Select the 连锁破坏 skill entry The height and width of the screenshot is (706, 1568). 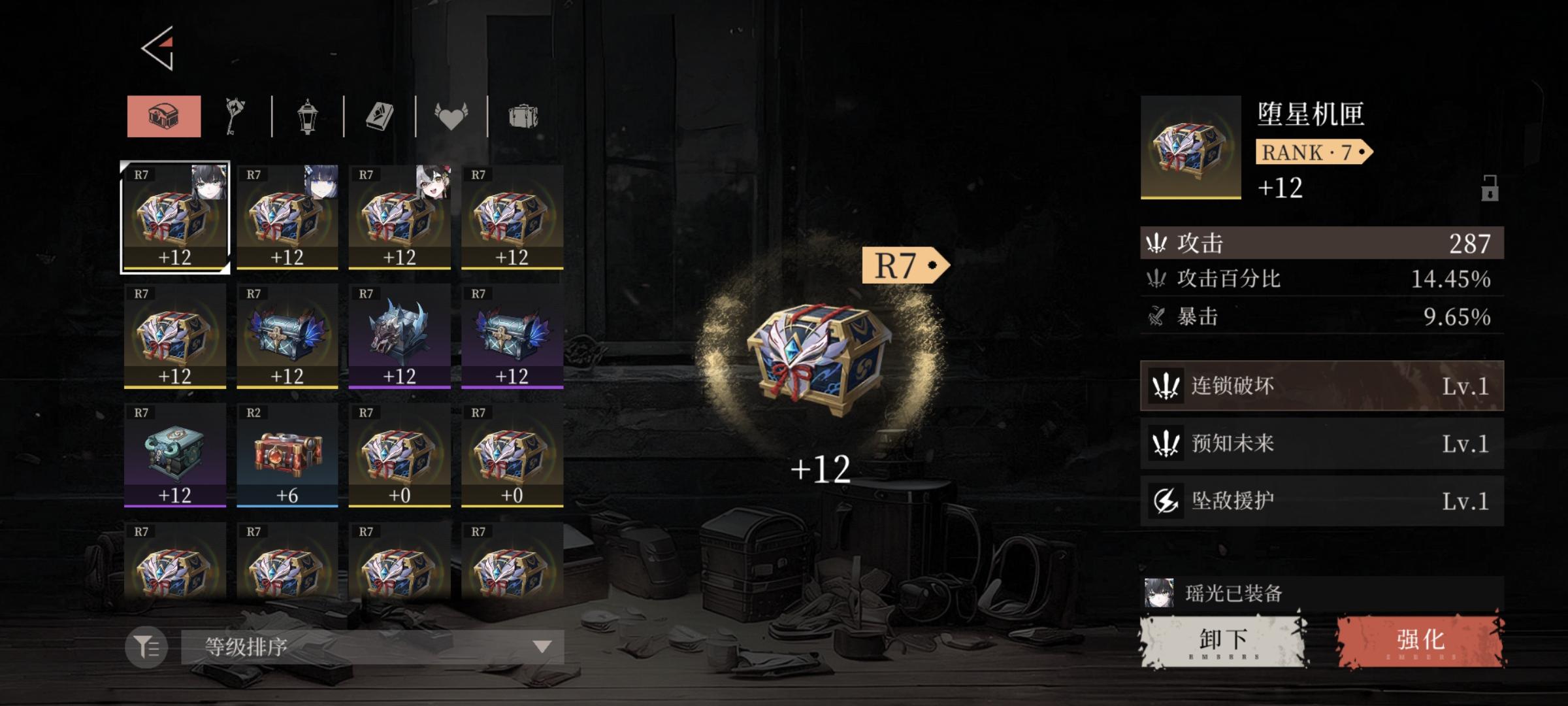coord(1320,388)
